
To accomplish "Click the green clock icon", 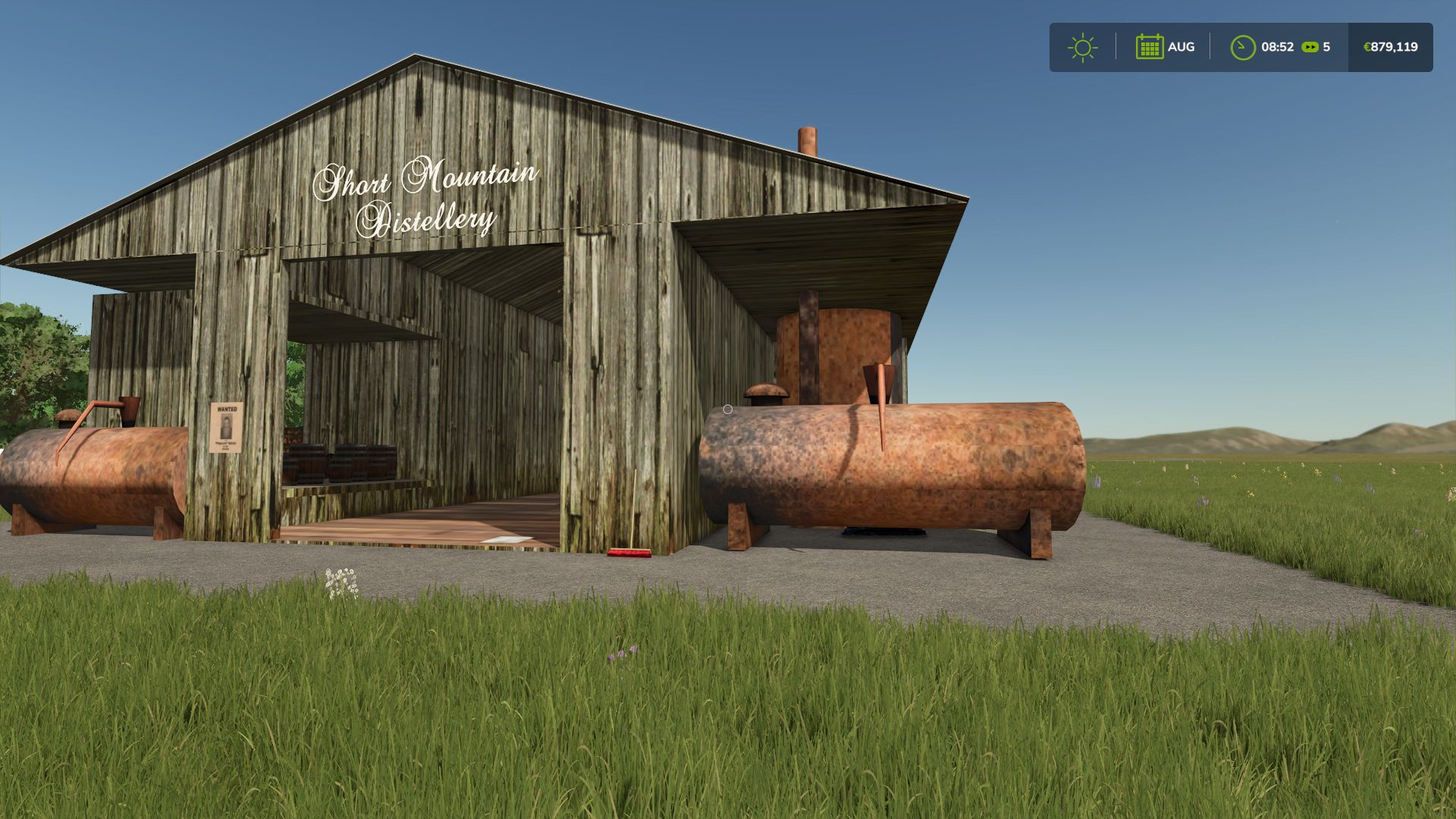I will [1242, 47].
